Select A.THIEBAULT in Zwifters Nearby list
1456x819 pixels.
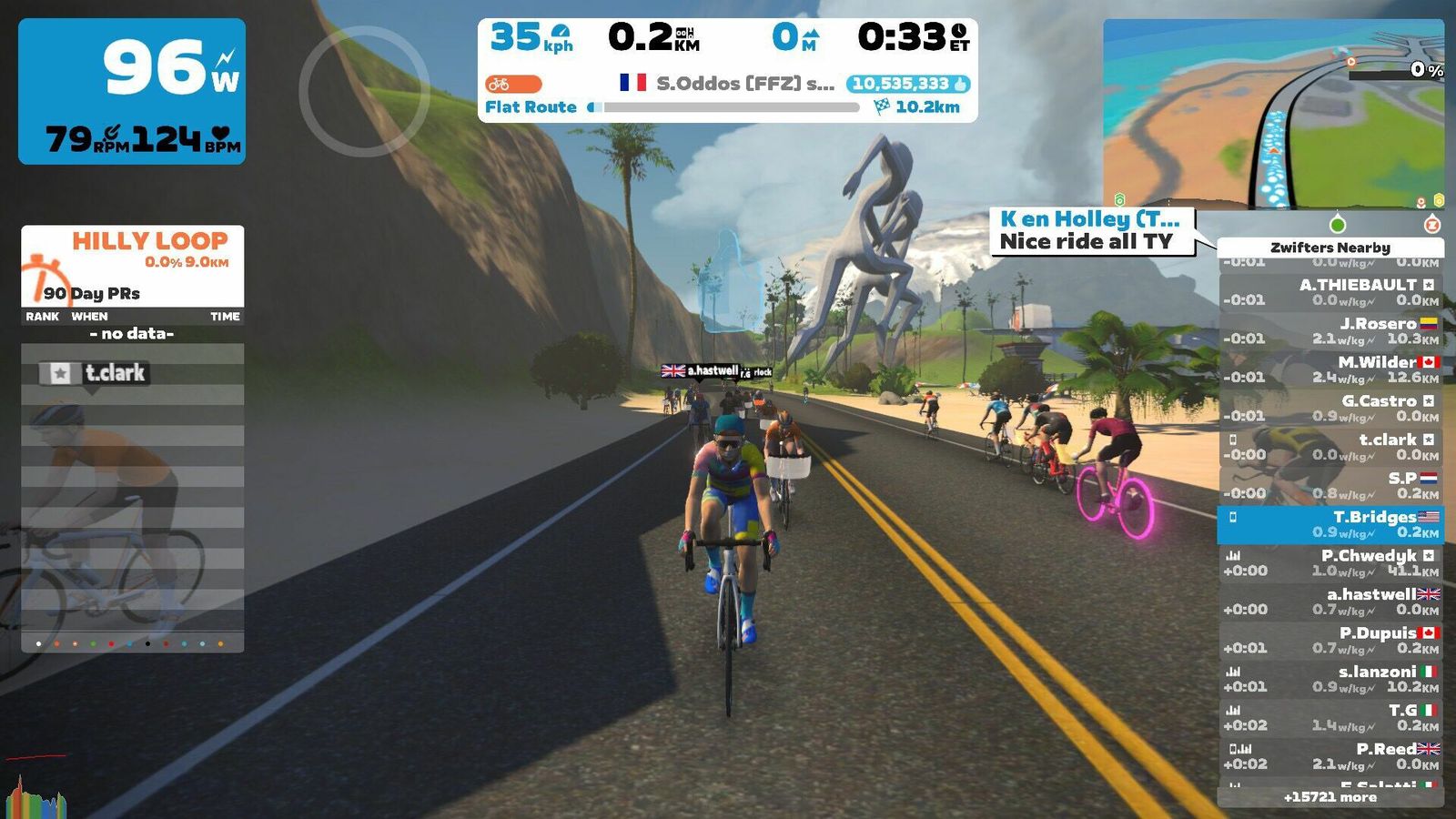pos(1330,292)
